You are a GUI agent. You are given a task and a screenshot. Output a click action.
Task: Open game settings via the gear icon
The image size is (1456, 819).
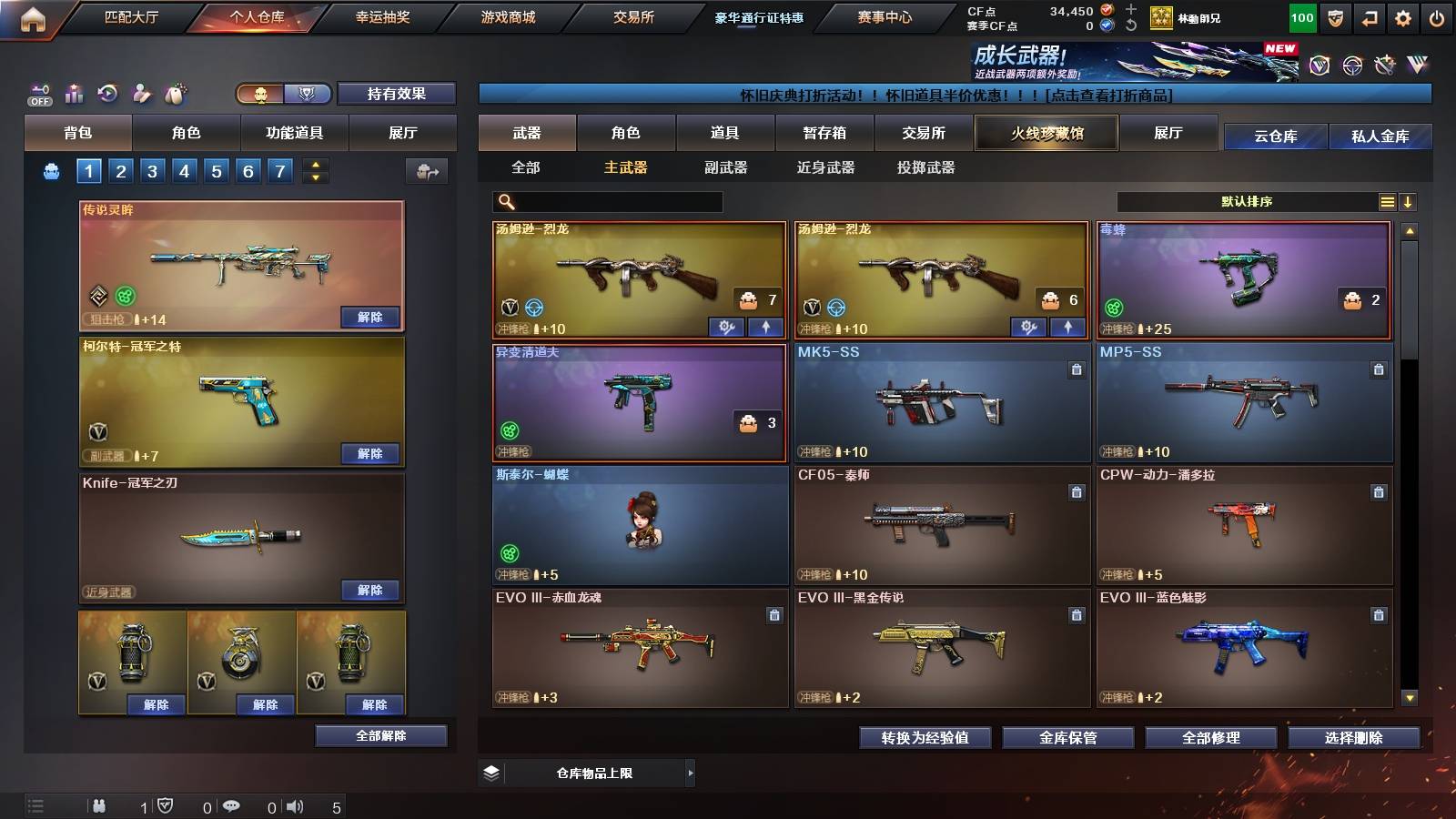pos(1404,17)
